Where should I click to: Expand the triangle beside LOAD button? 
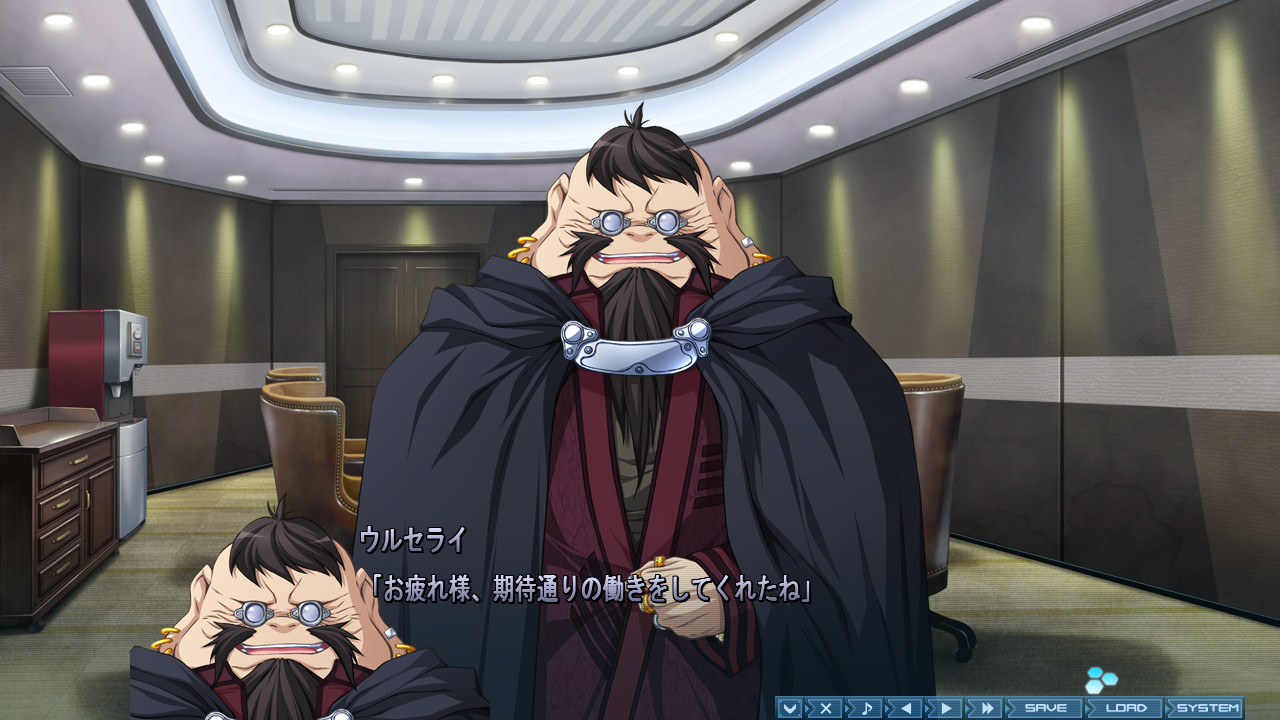coord(1086,707)
